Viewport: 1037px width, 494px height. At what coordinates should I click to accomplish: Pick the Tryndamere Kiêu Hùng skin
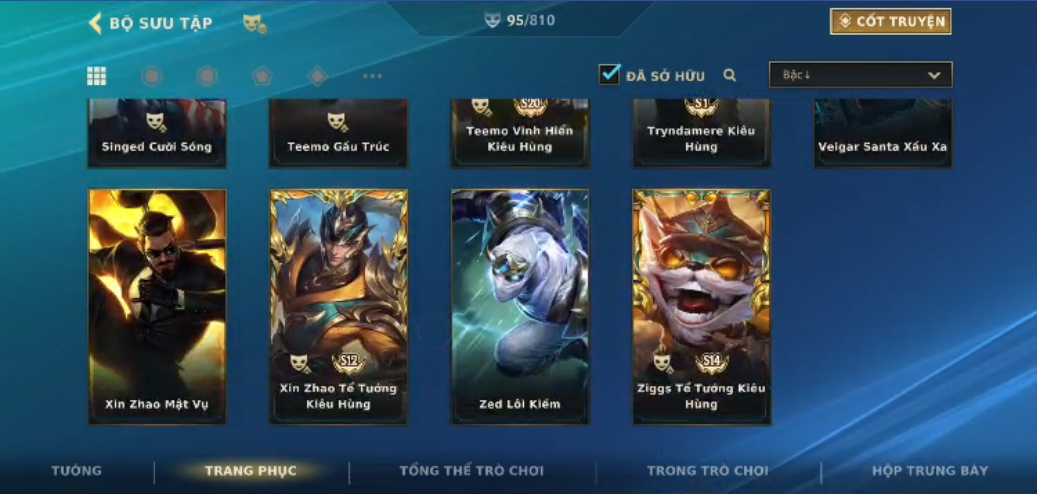pos(701,133)
